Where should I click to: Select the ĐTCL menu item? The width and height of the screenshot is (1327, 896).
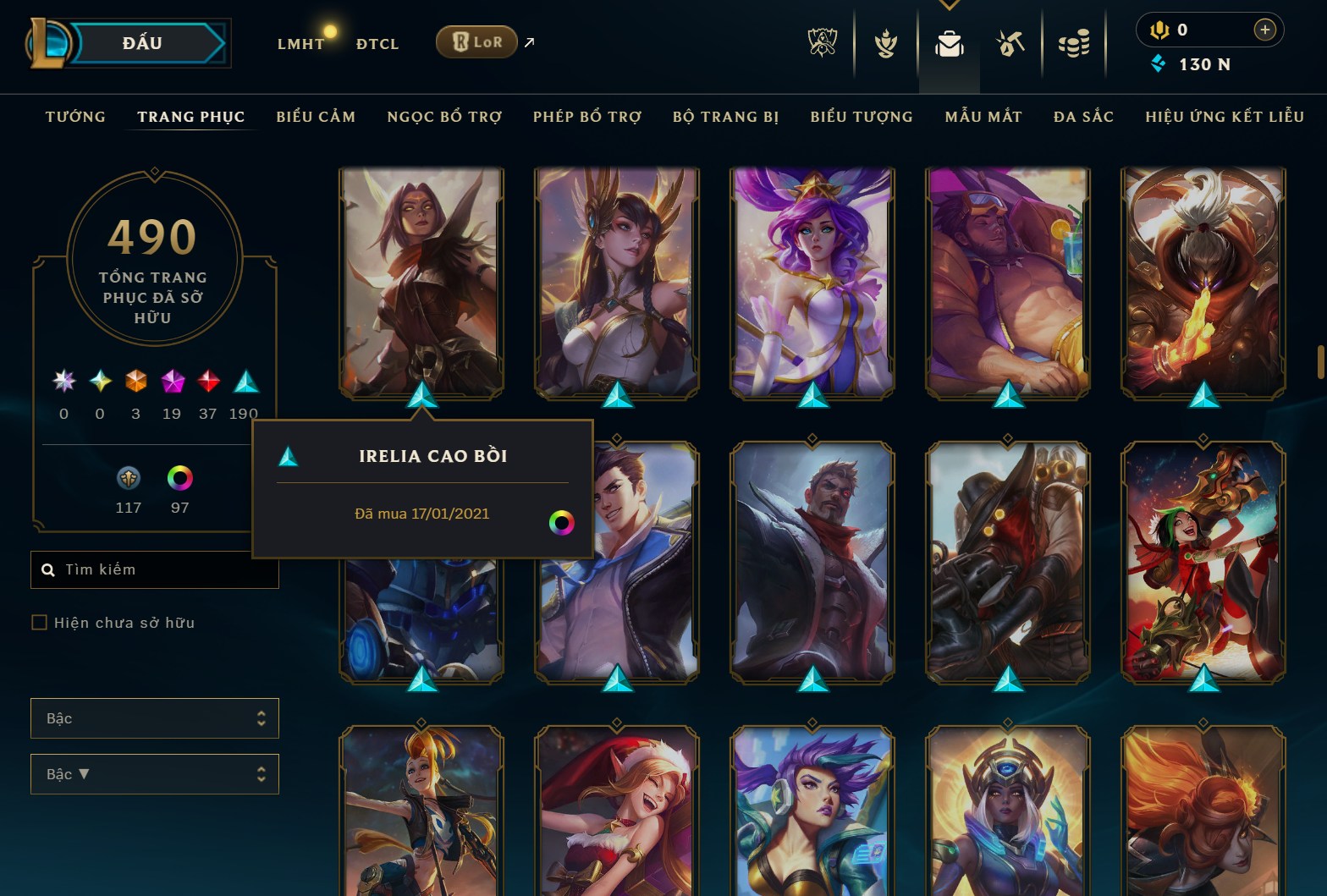(377, 43)
